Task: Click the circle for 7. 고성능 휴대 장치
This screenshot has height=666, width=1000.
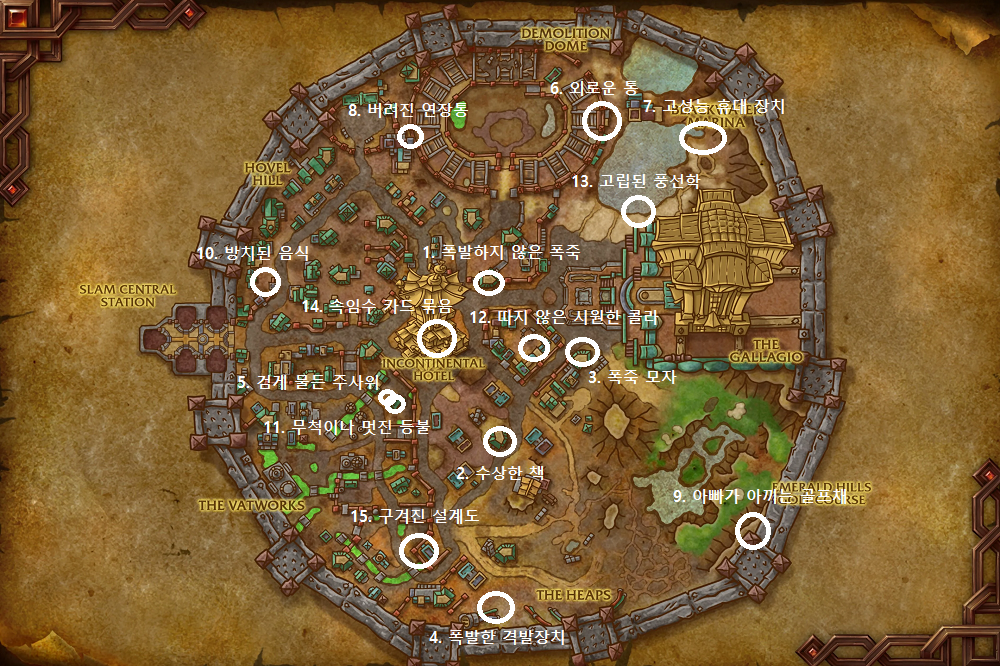Action: pyautogui.click(x=703, y=137)
